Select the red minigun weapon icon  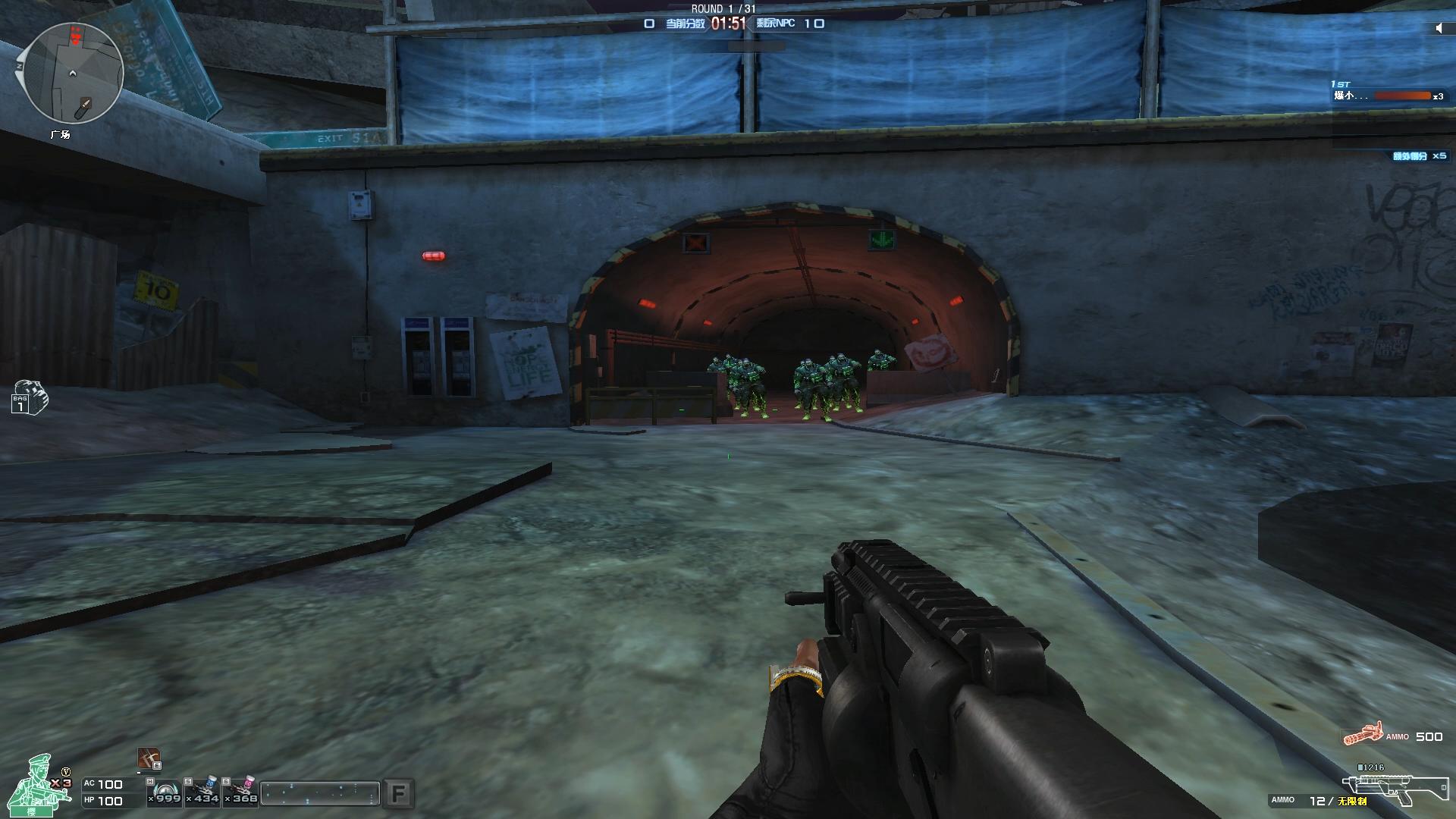point(1363,734)
